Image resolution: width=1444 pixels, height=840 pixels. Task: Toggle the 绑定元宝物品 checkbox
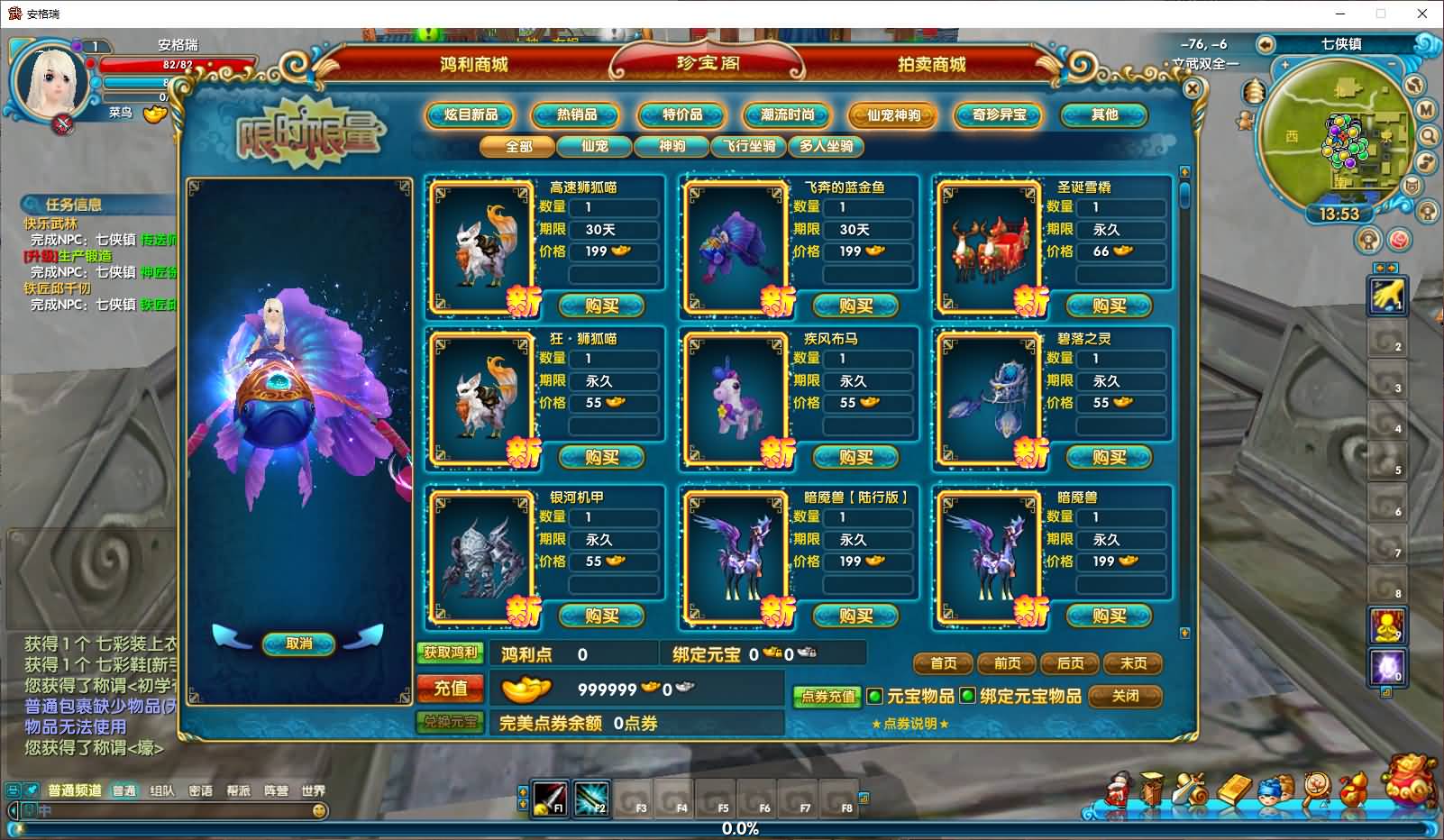[x=967, y=696]
